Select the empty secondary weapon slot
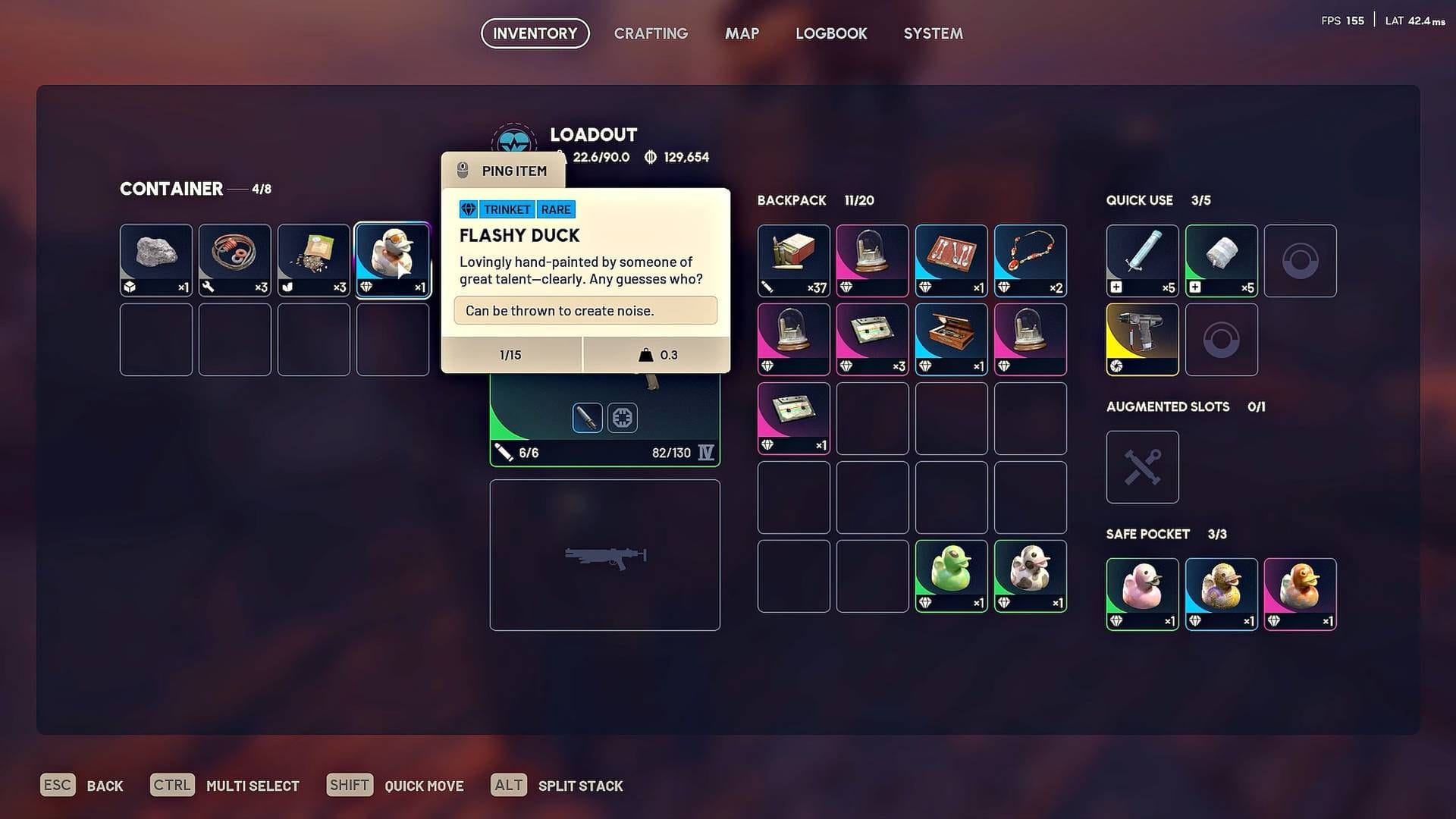 (x=605, y=554)
